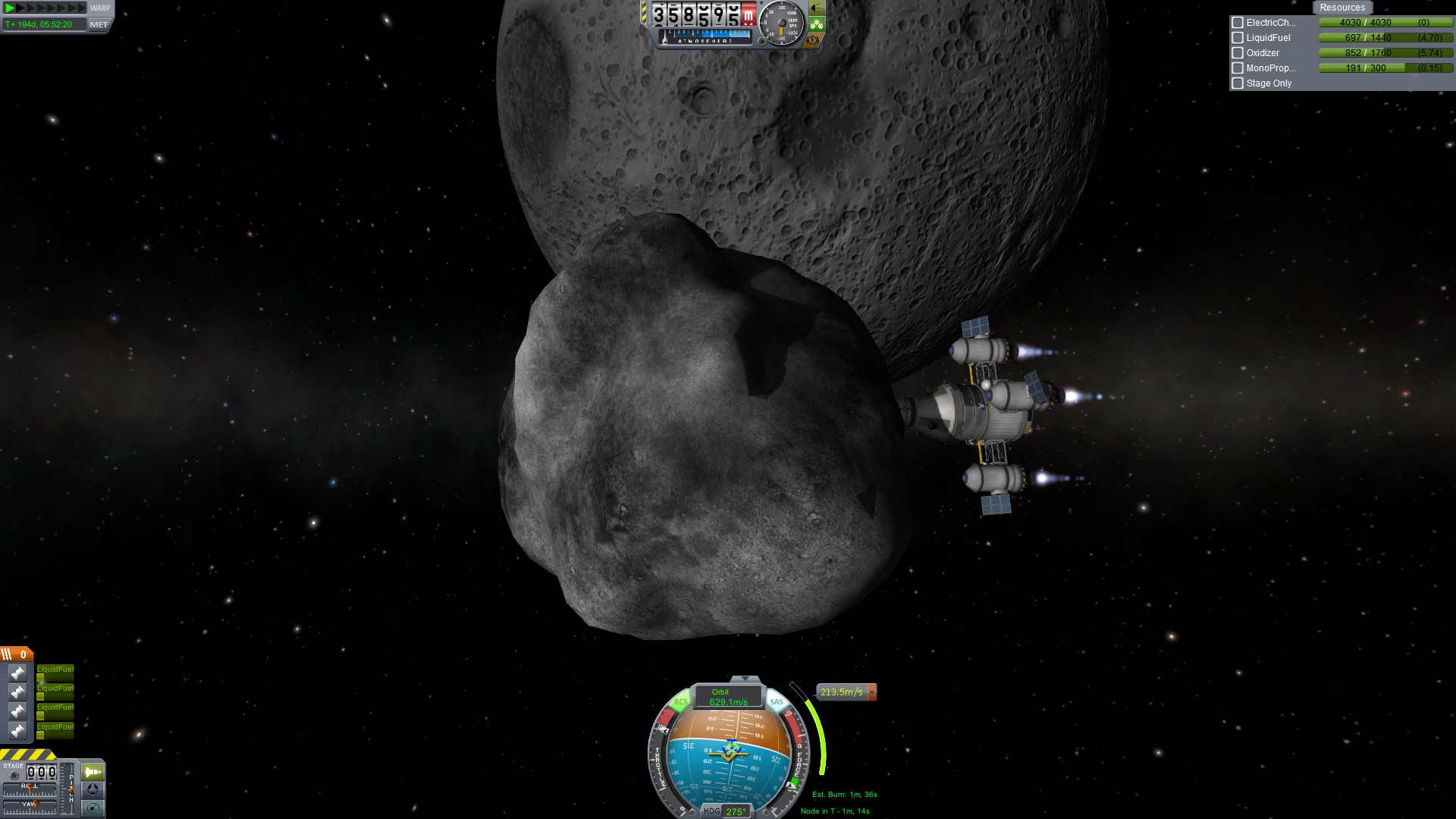The image size is (1456, 819).
Task: Enable the MonoPropellant resource checkbox
Action: (1238, 68)
